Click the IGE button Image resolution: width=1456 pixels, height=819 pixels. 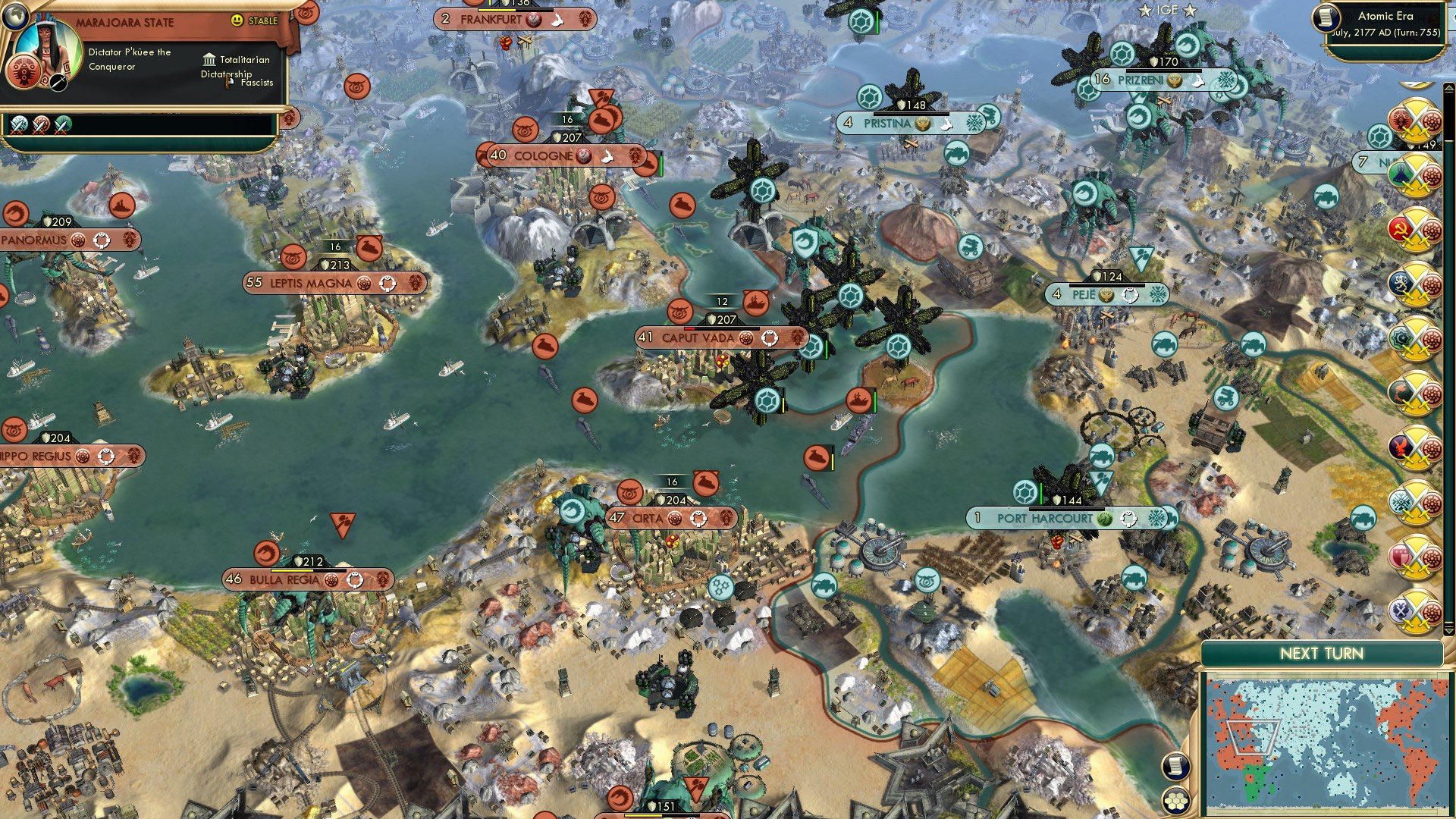(1167, 10)
